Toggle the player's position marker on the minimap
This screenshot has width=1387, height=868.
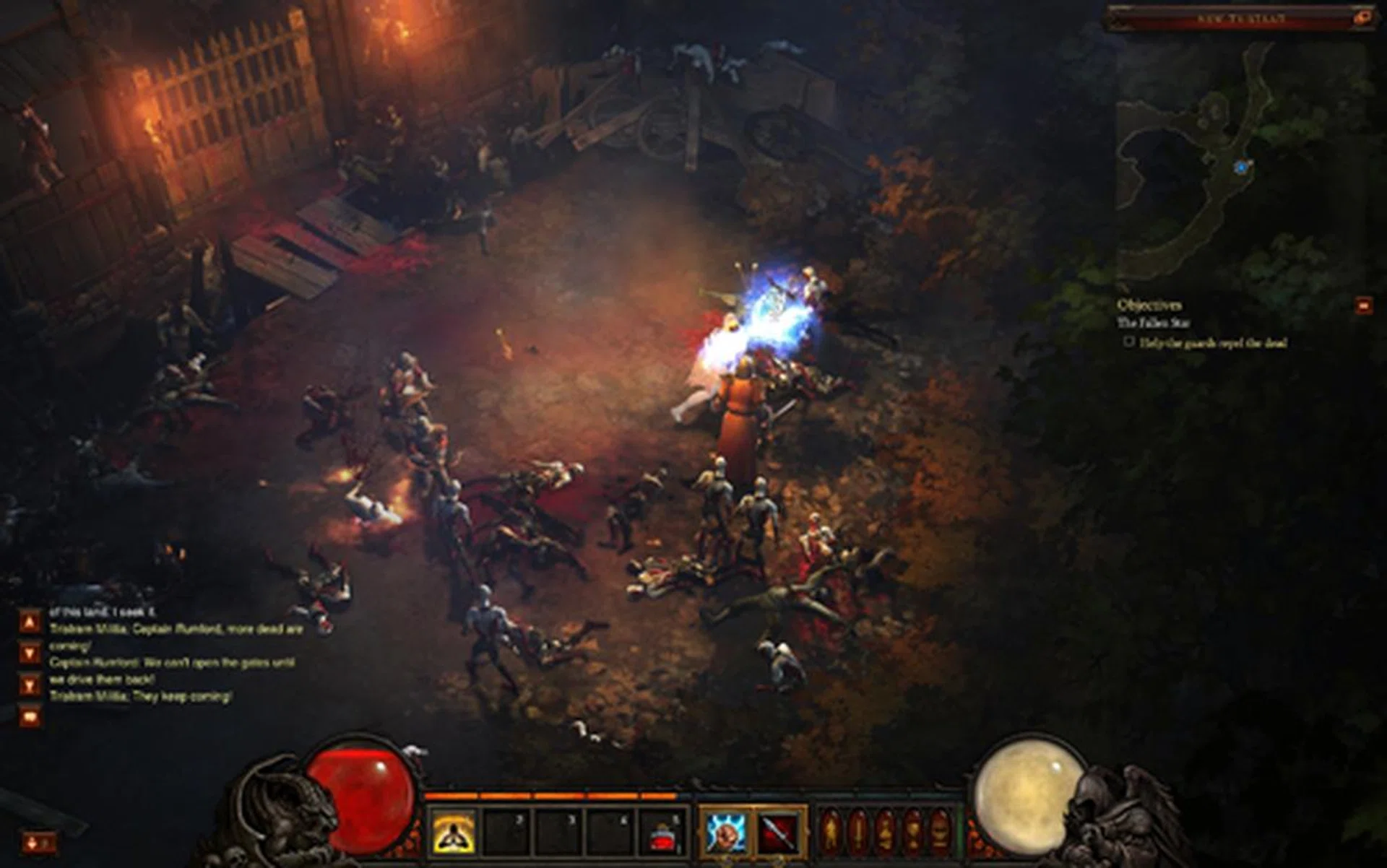[x=1243, y=167]
